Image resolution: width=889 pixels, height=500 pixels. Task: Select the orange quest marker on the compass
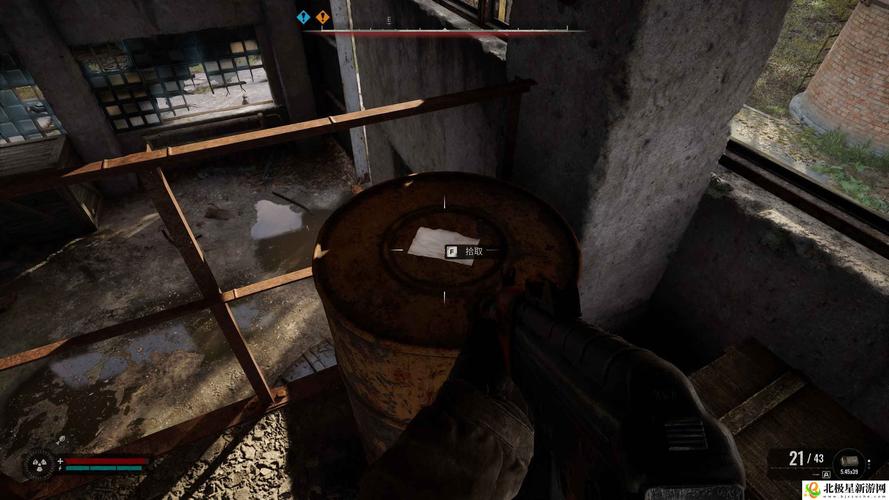pyautogui.click(x=322, y=17)
